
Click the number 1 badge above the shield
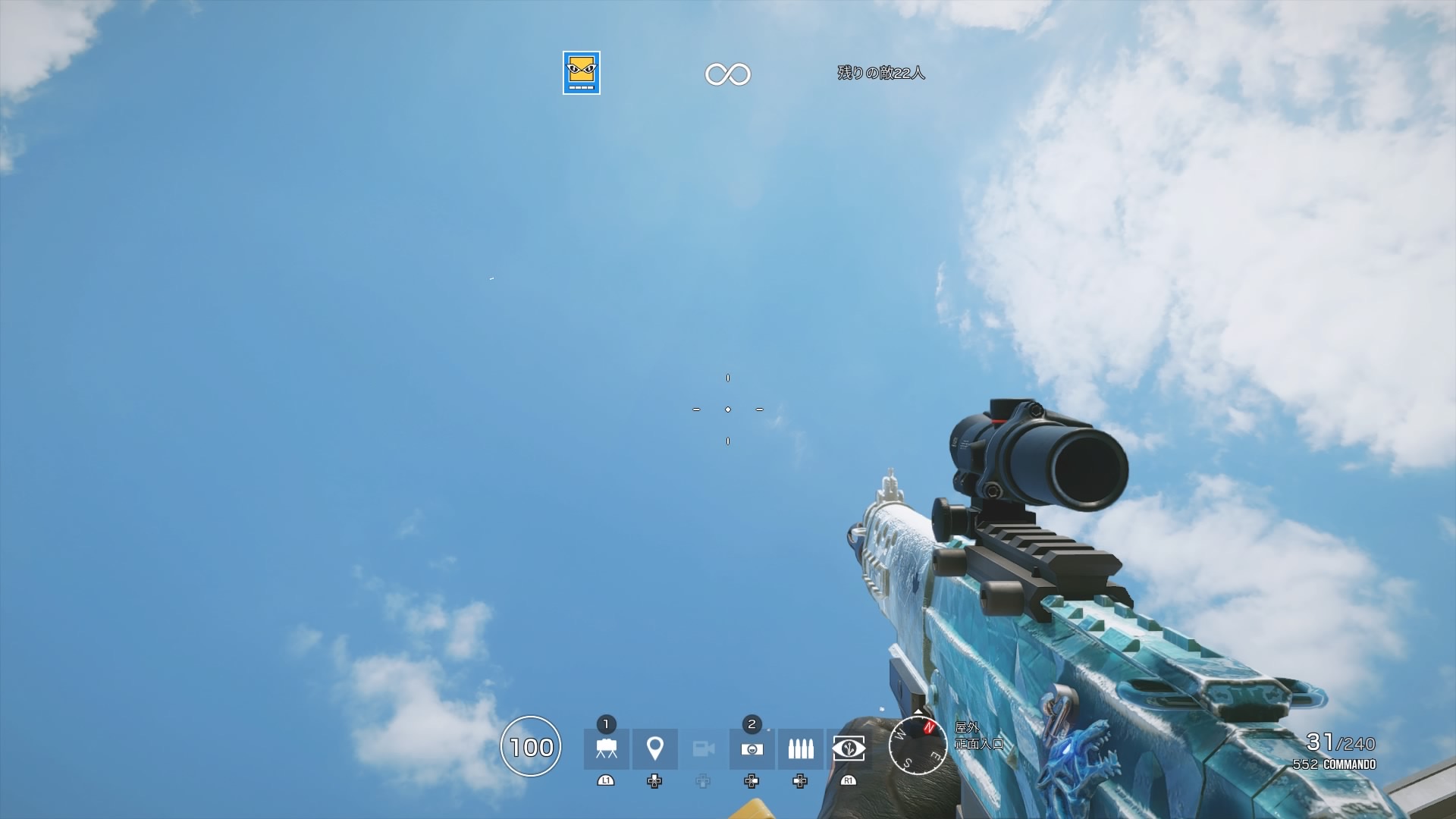(x=604, y=724)
